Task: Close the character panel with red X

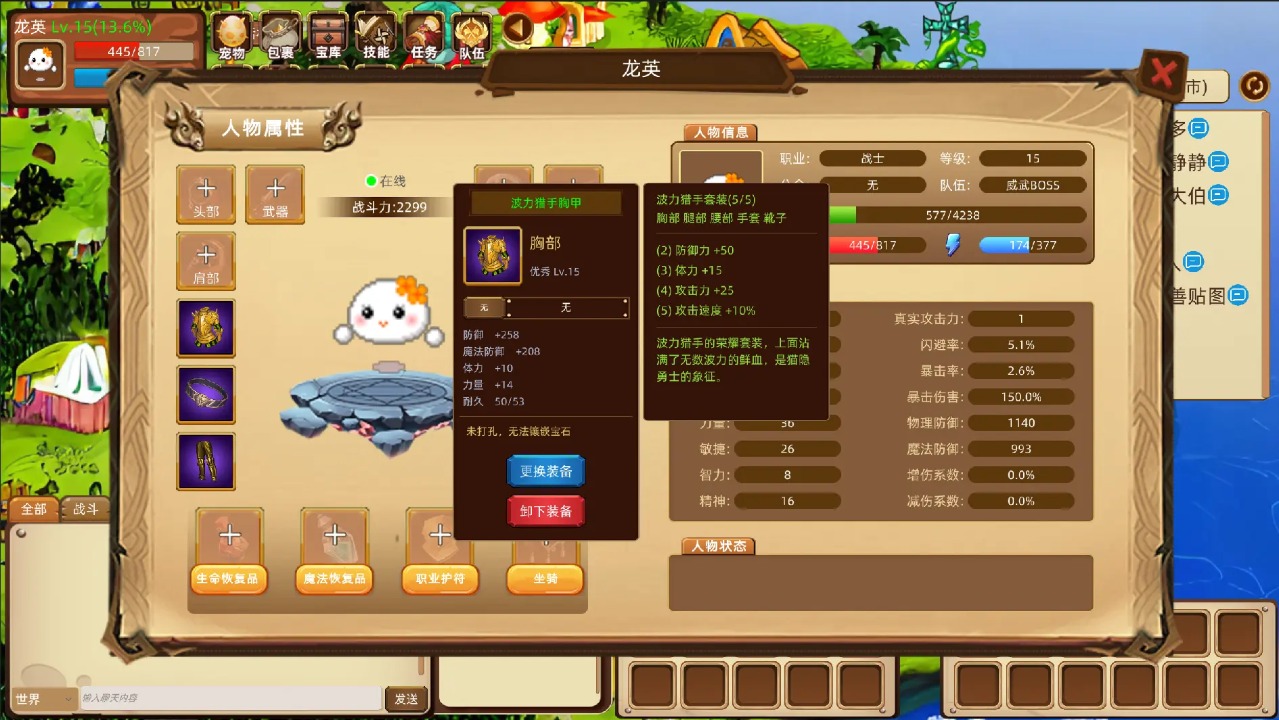Action: tap(1162, 74)
